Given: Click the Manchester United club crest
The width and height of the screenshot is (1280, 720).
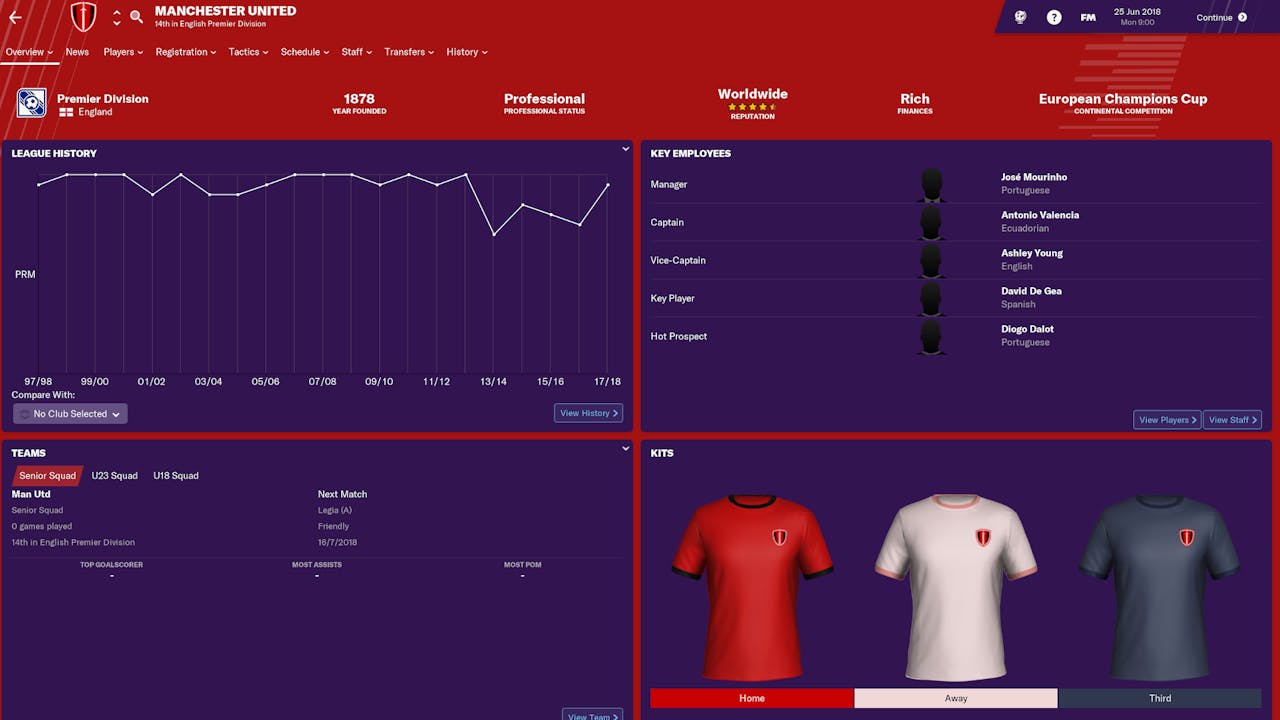Looking at the screenshot, I should [x=83, y=16].
